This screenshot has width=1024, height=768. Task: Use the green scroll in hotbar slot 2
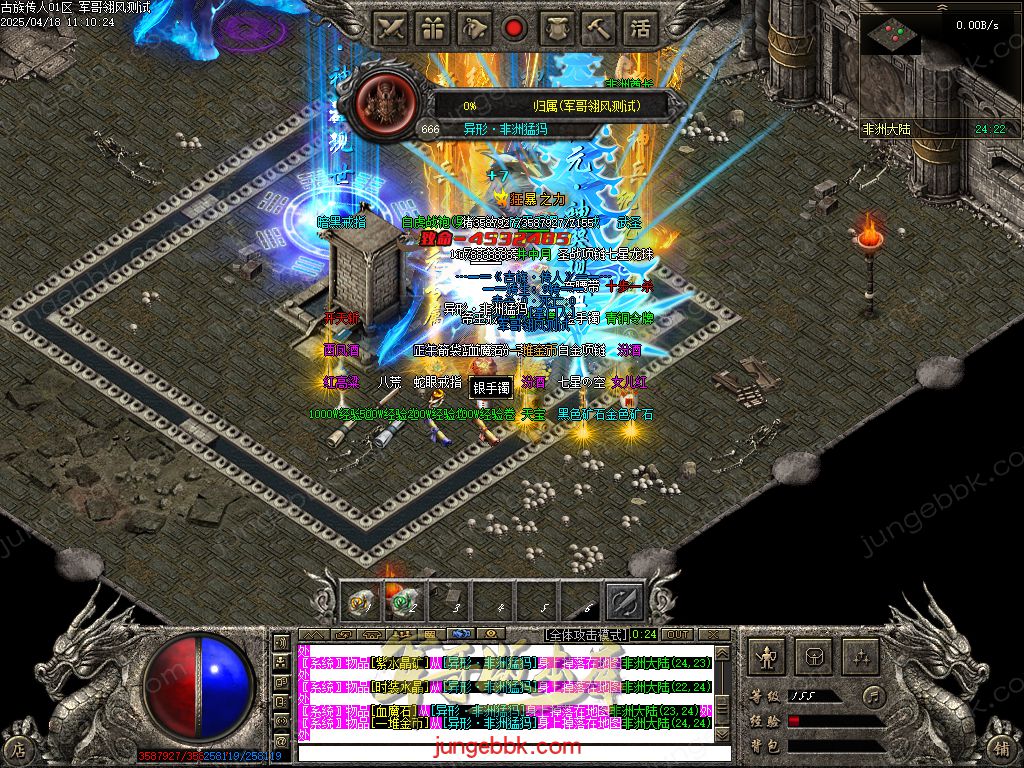[403, 601]
